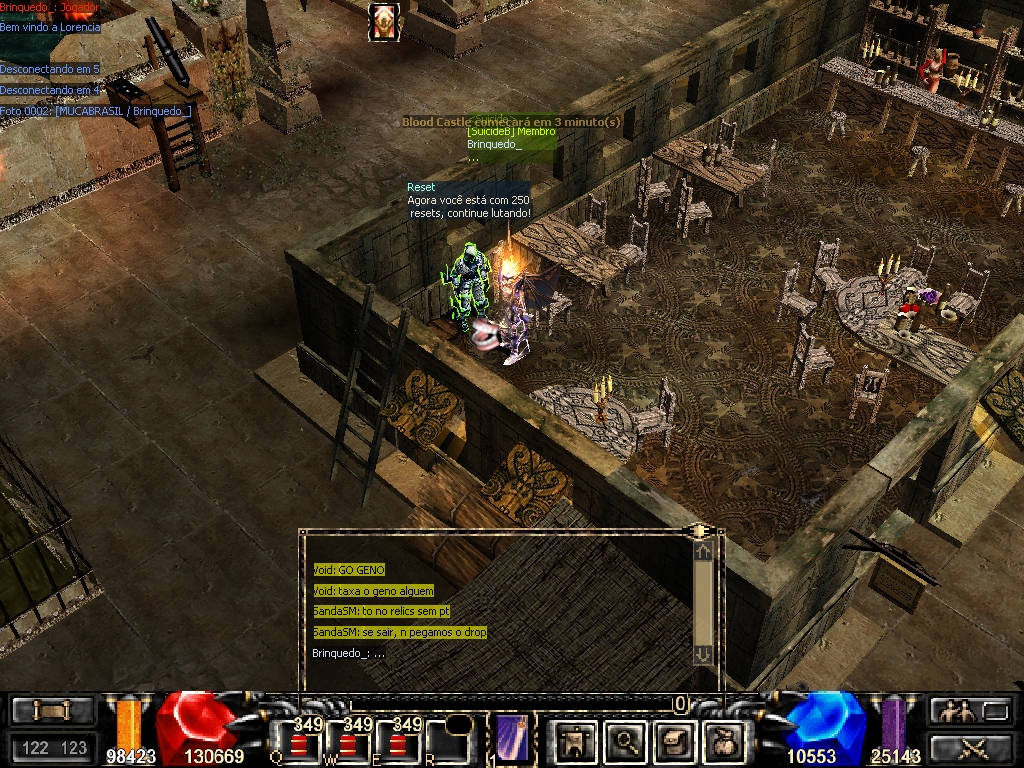This screenshot has height=768, width=1024.
Task: Open the scroll quest button
Action: point(674,742)
